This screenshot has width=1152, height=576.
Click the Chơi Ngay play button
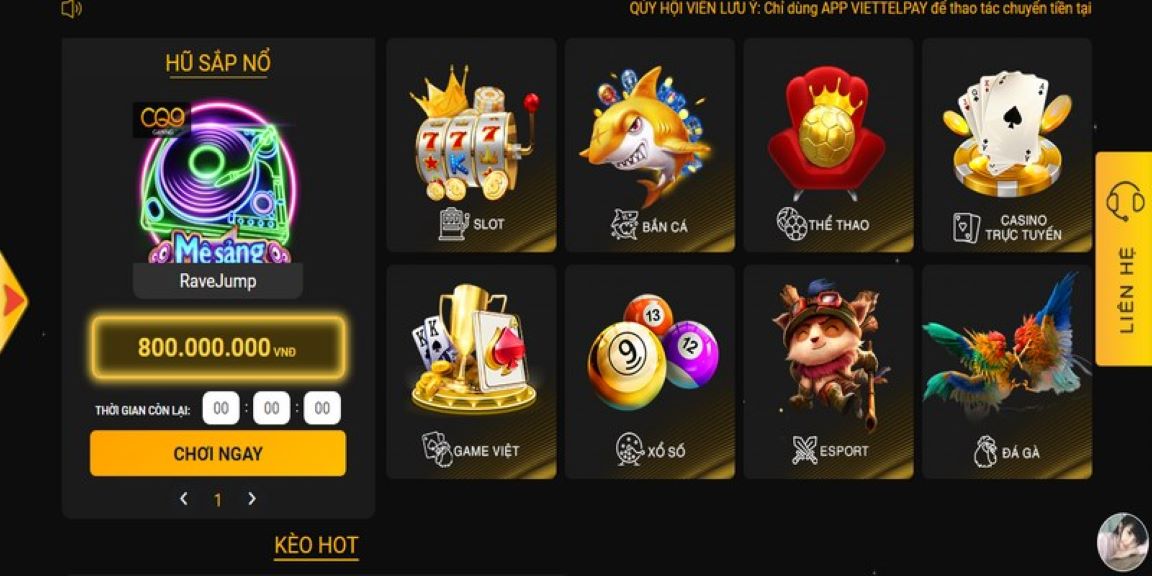[218, 454]
